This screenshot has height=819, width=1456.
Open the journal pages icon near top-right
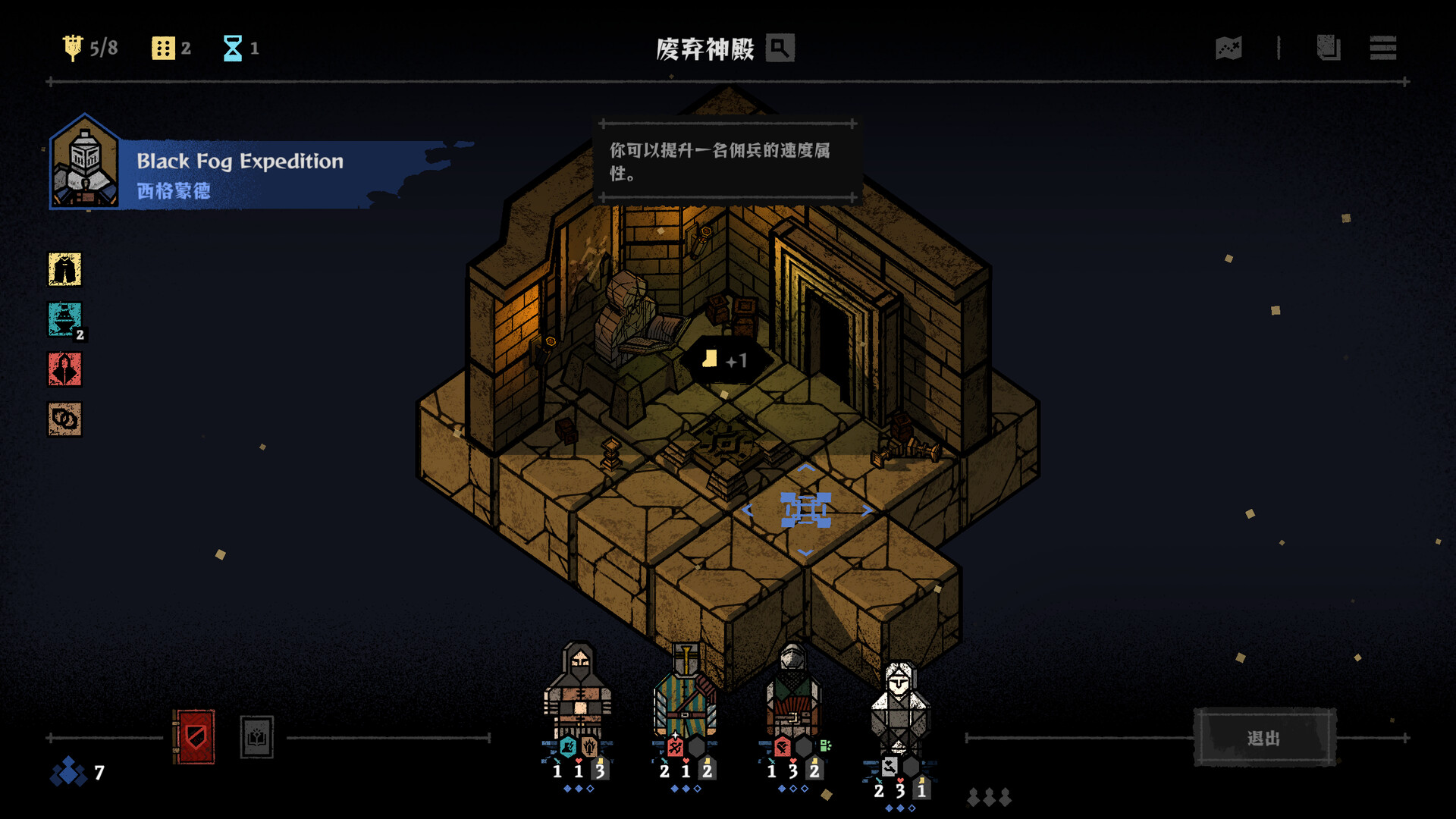(x=1328, y=49)
